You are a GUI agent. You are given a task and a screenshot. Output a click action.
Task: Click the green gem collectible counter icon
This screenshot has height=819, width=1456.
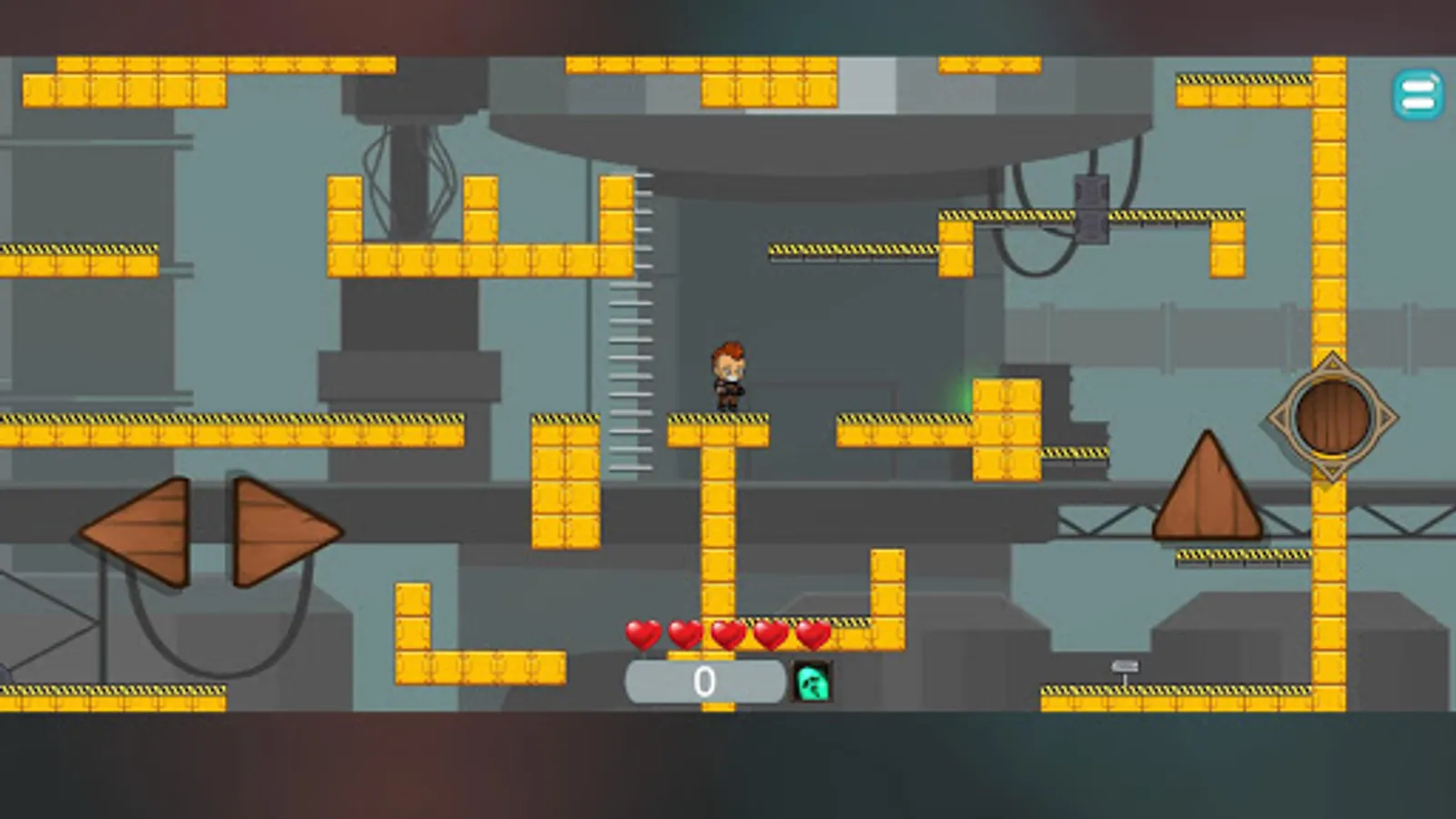click(811, 682)
